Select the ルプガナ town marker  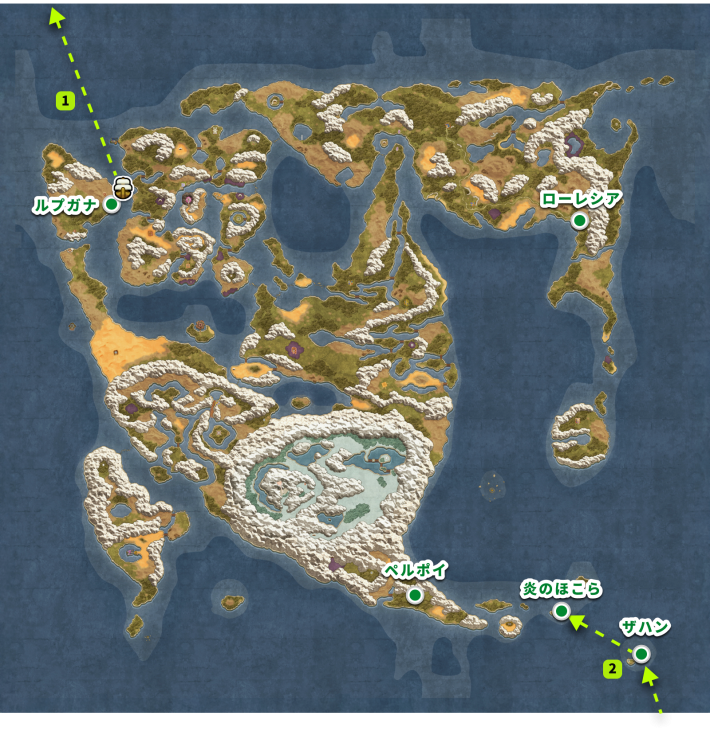pyautogui.click(x=112, y=204)
